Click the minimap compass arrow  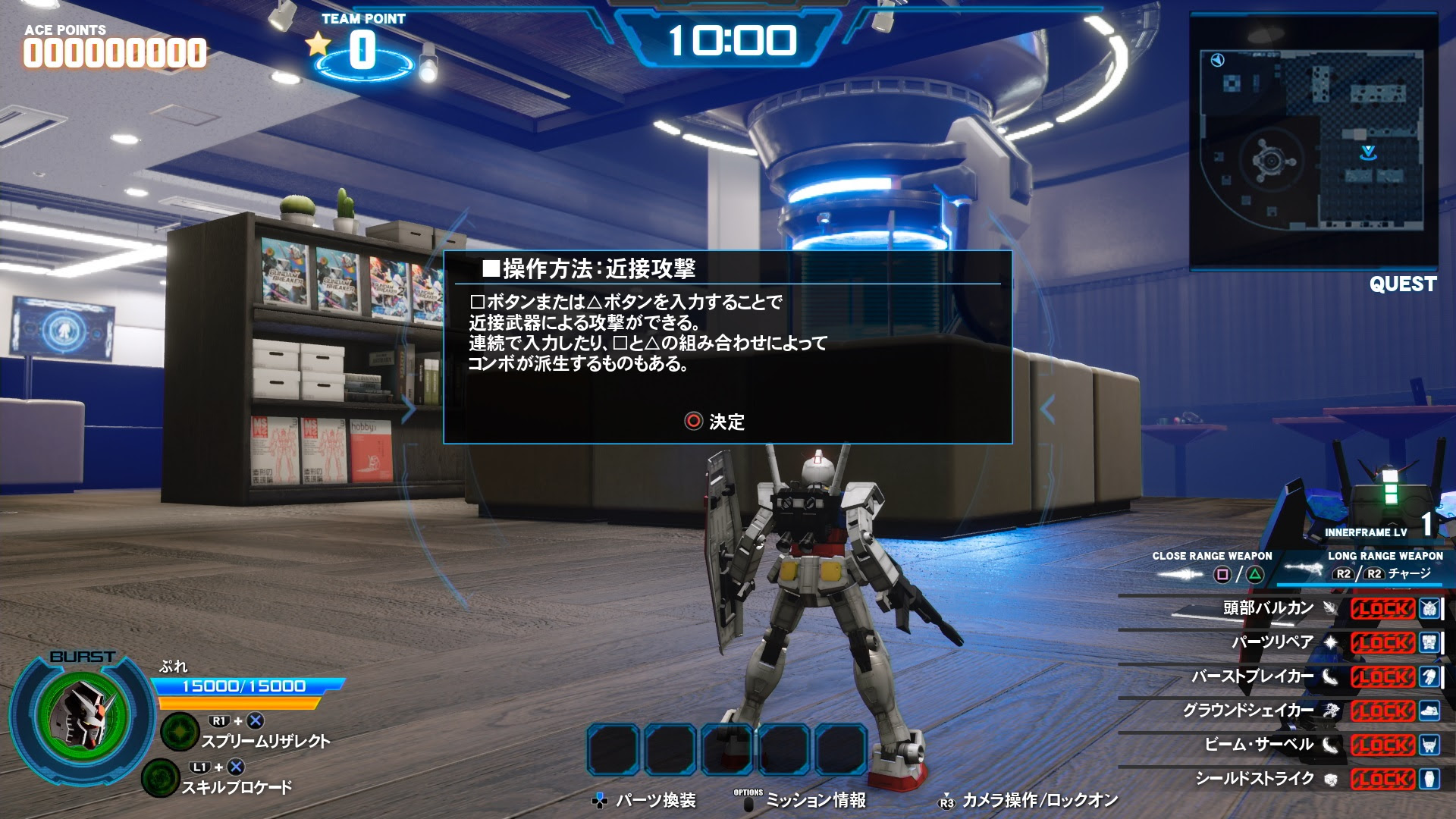coord(1219,61)
